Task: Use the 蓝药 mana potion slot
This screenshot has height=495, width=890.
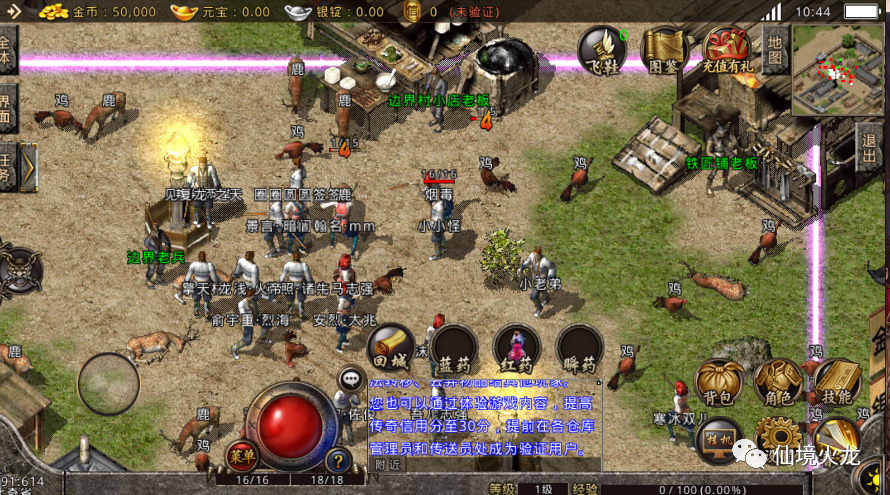Action: pos(454,347)
